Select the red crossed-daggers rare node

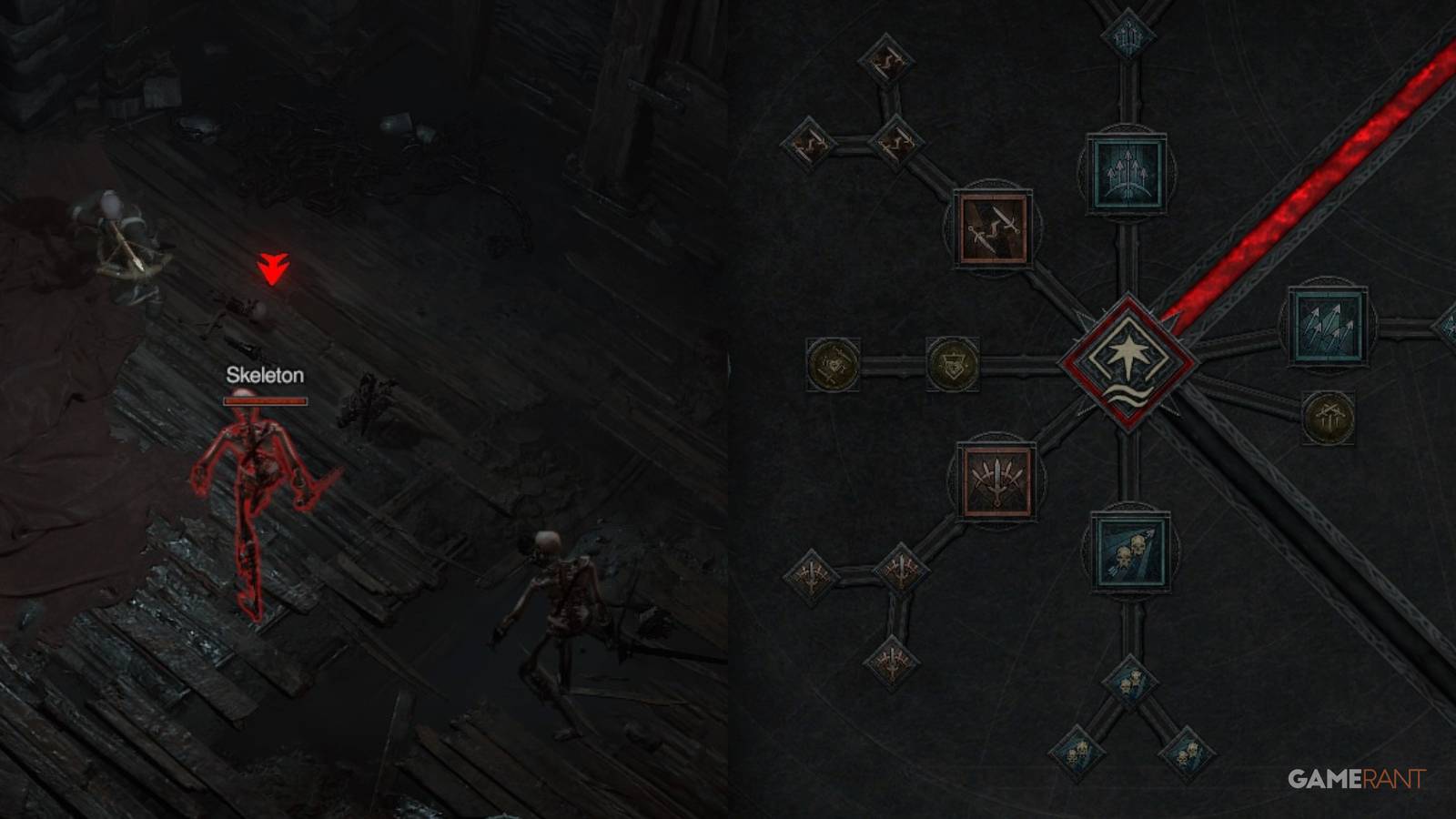[996, 227]
